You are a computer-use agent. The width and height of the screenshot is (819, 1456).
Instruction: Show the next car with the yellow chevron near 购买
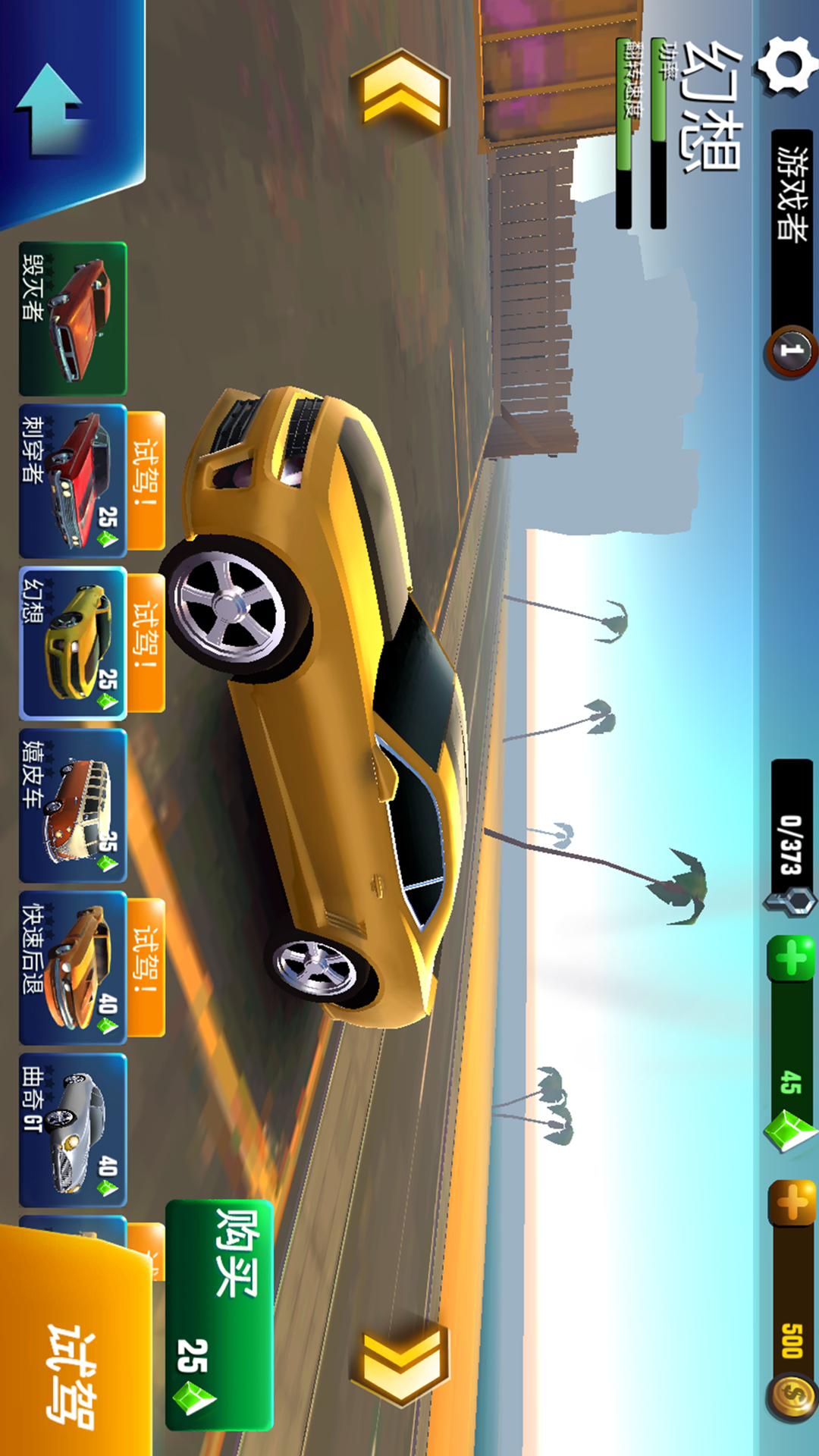click(401, 1363)
